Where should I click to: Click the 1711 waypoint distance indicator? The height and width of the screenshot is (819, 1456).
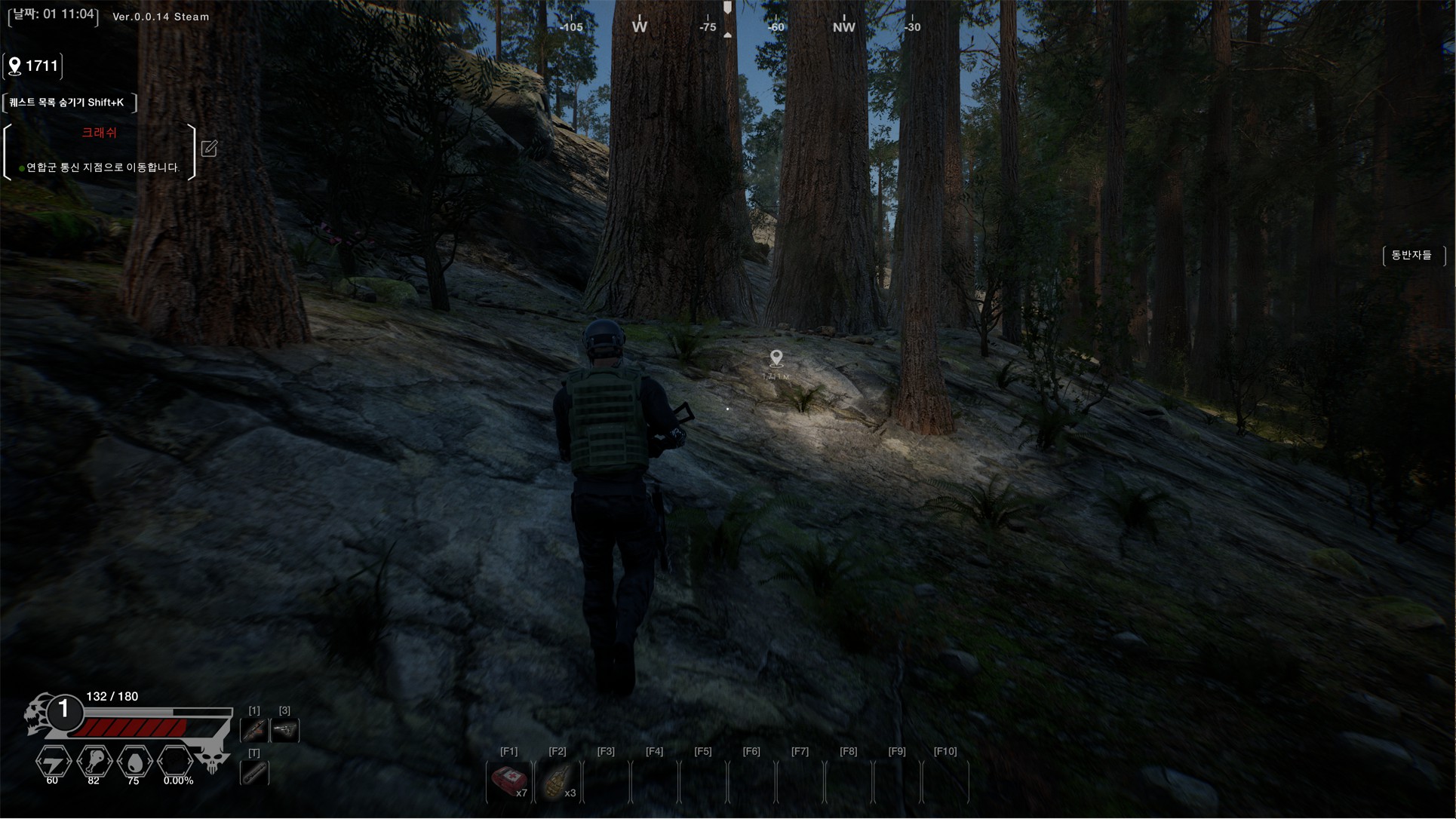33,66
